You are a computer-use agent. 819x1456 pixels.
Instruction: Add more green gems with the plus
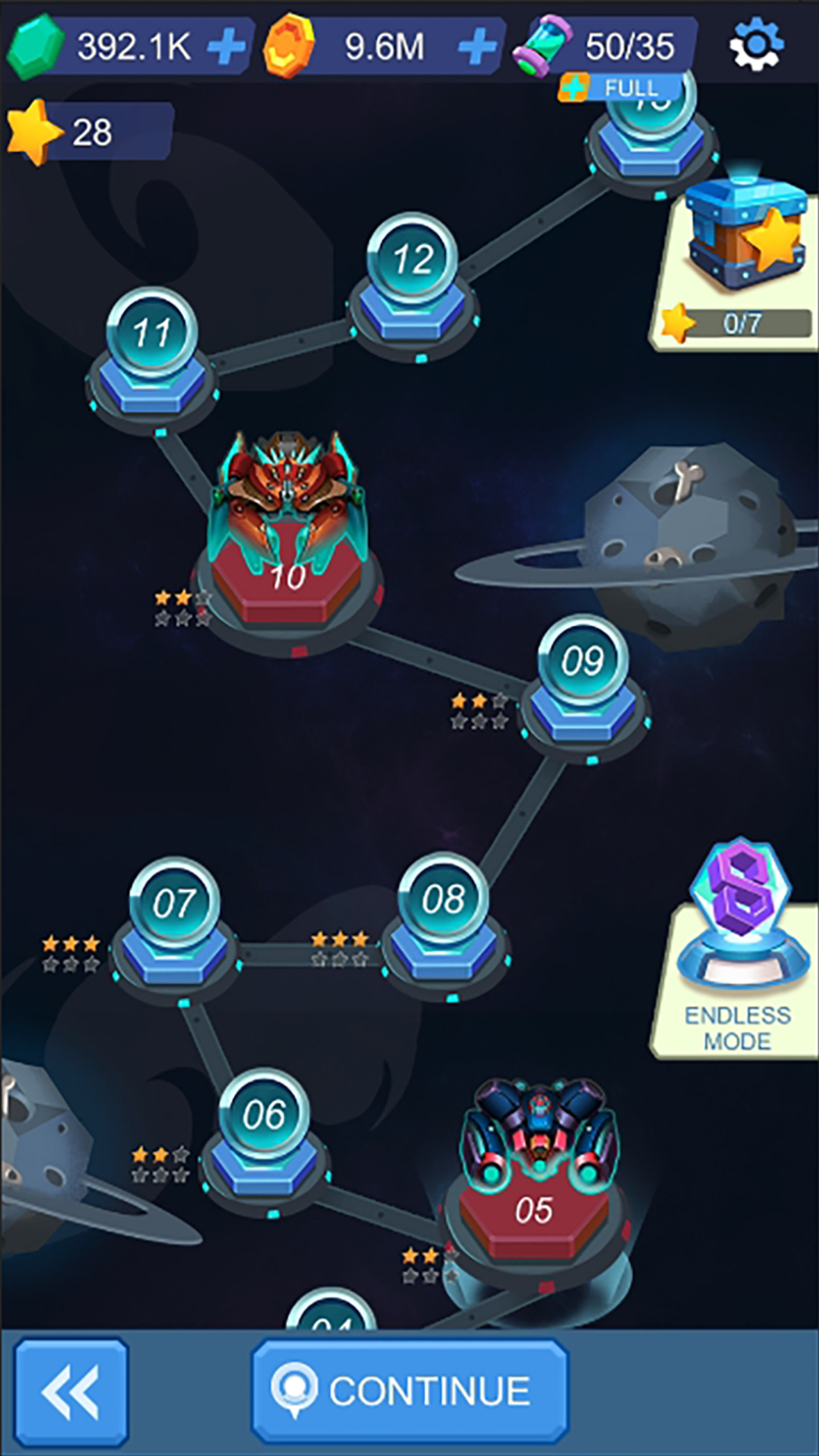coord(226,45)
